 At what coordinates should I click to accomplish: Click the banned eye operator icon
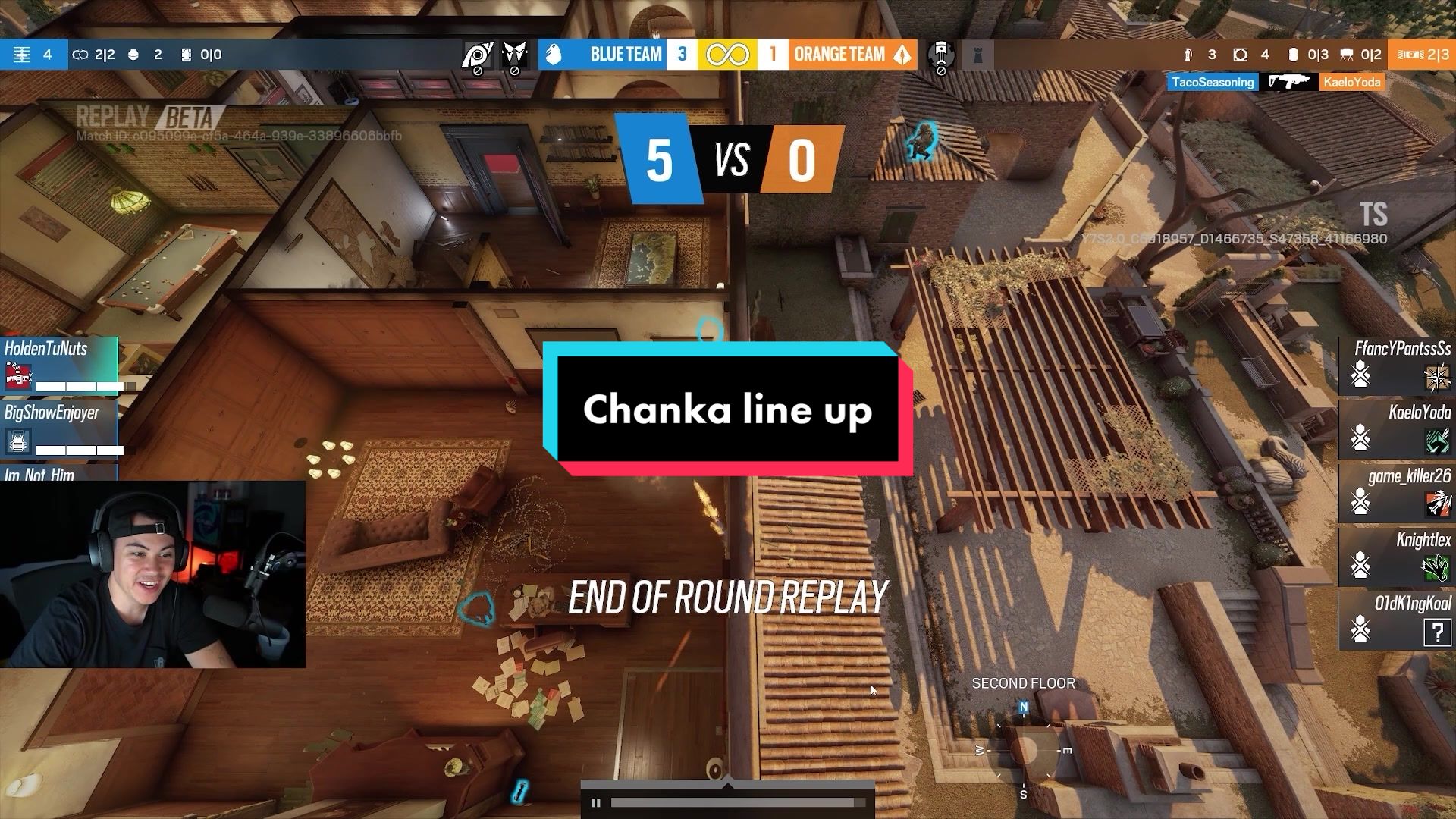pyautogui.click(x=478, y=55)
